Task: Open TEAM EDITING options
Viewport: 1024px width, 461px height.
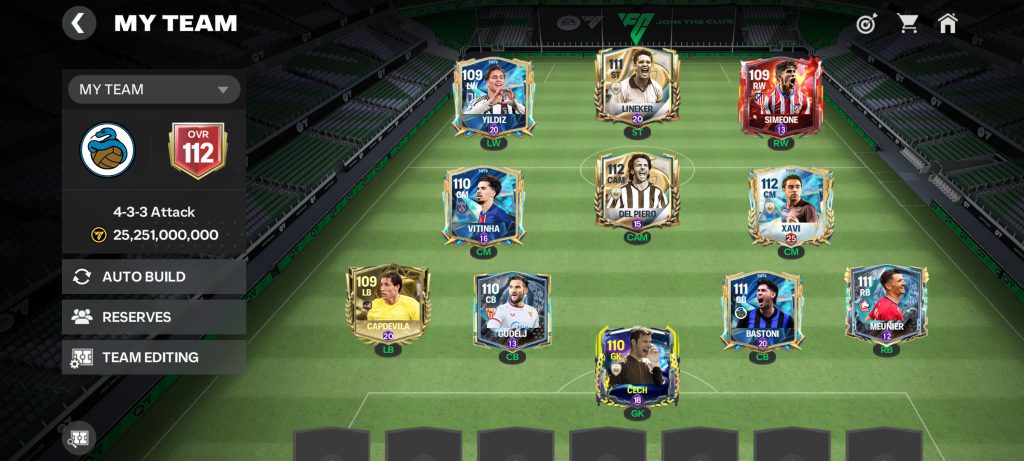Action: click(x=154, y=357)
